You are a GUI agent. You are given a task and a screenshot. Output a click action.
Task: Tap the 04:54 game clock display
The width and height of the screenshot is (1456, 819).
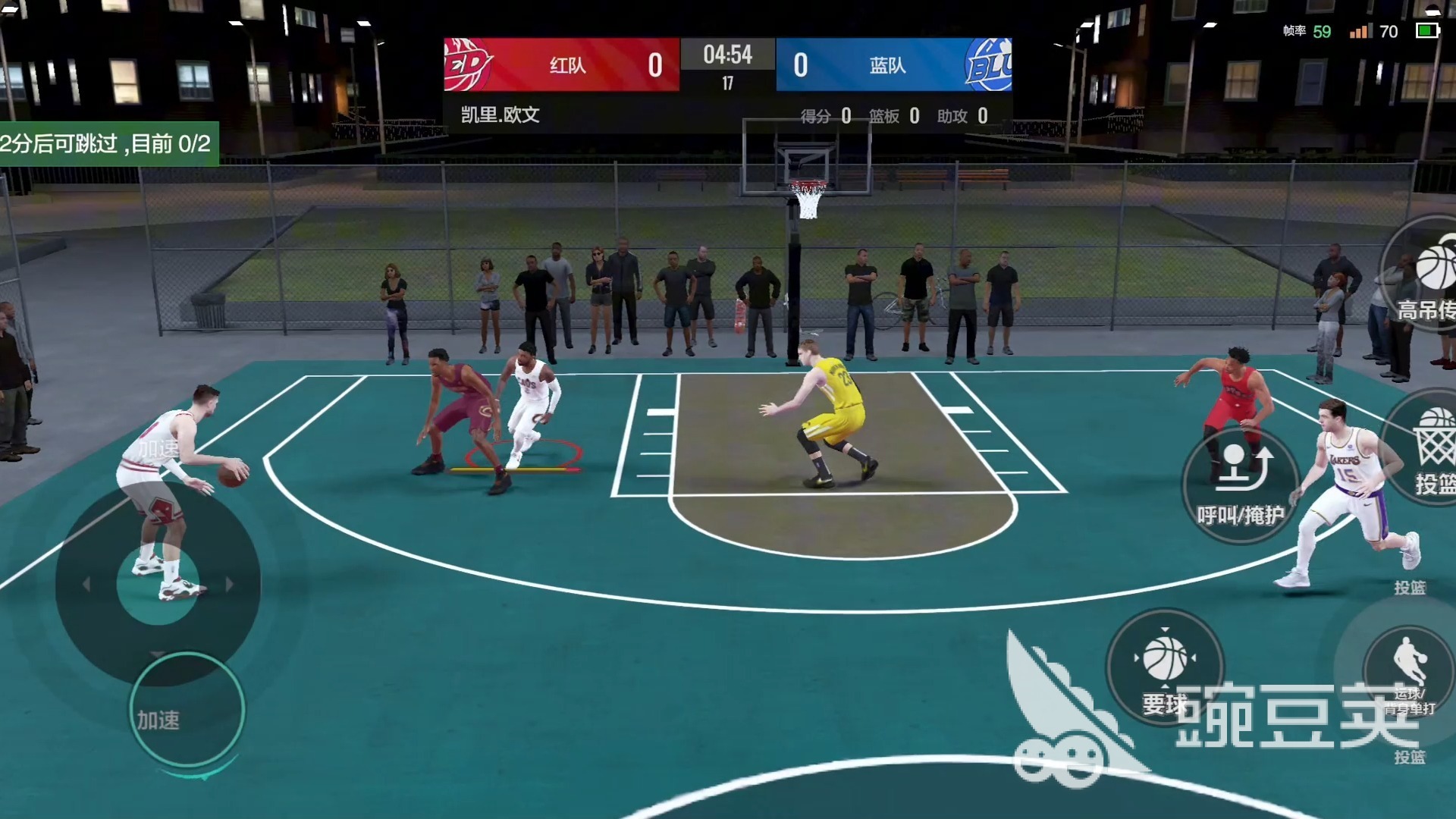(728, 55)
